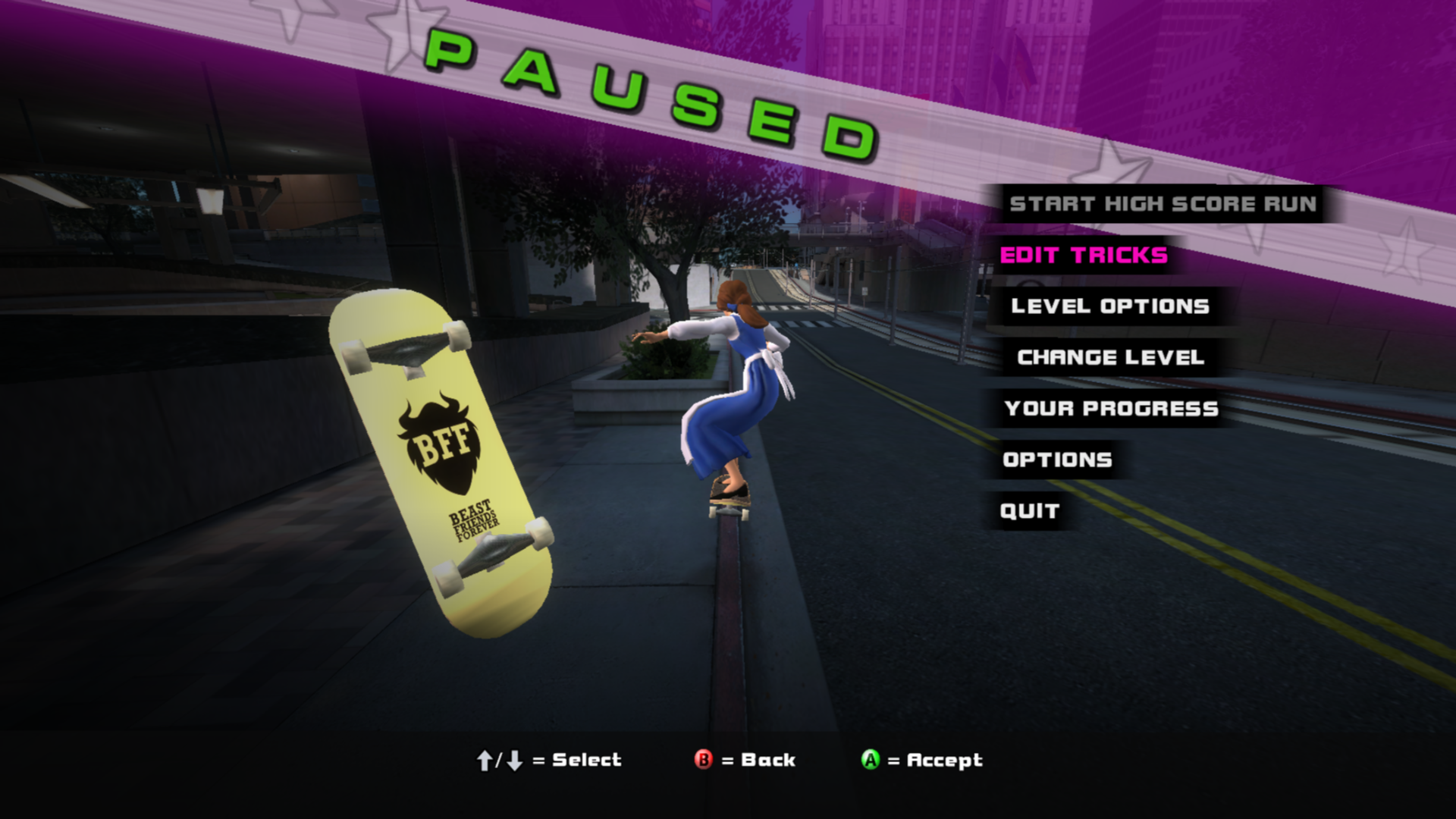Select Start High Score Run
Viewport: 1456px width, 819px height.
click(x=1163, y=204)
